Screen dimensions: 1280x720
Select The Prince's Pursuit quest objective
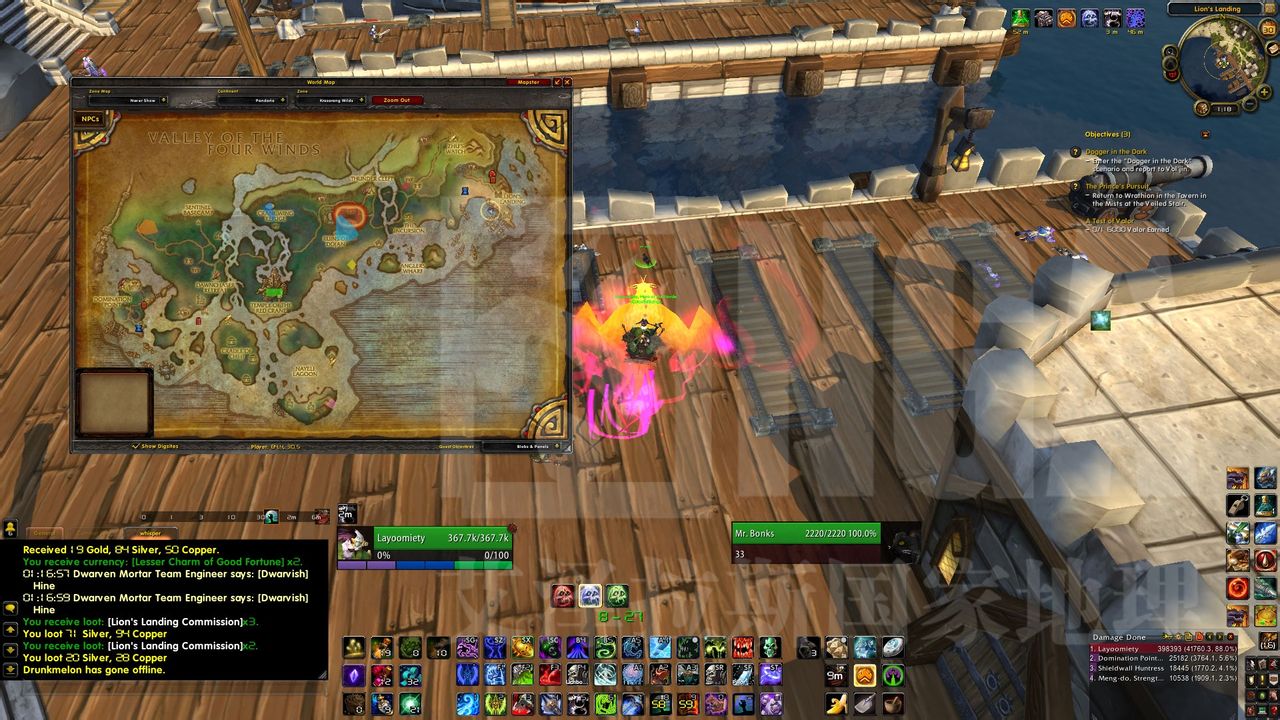1117,186
